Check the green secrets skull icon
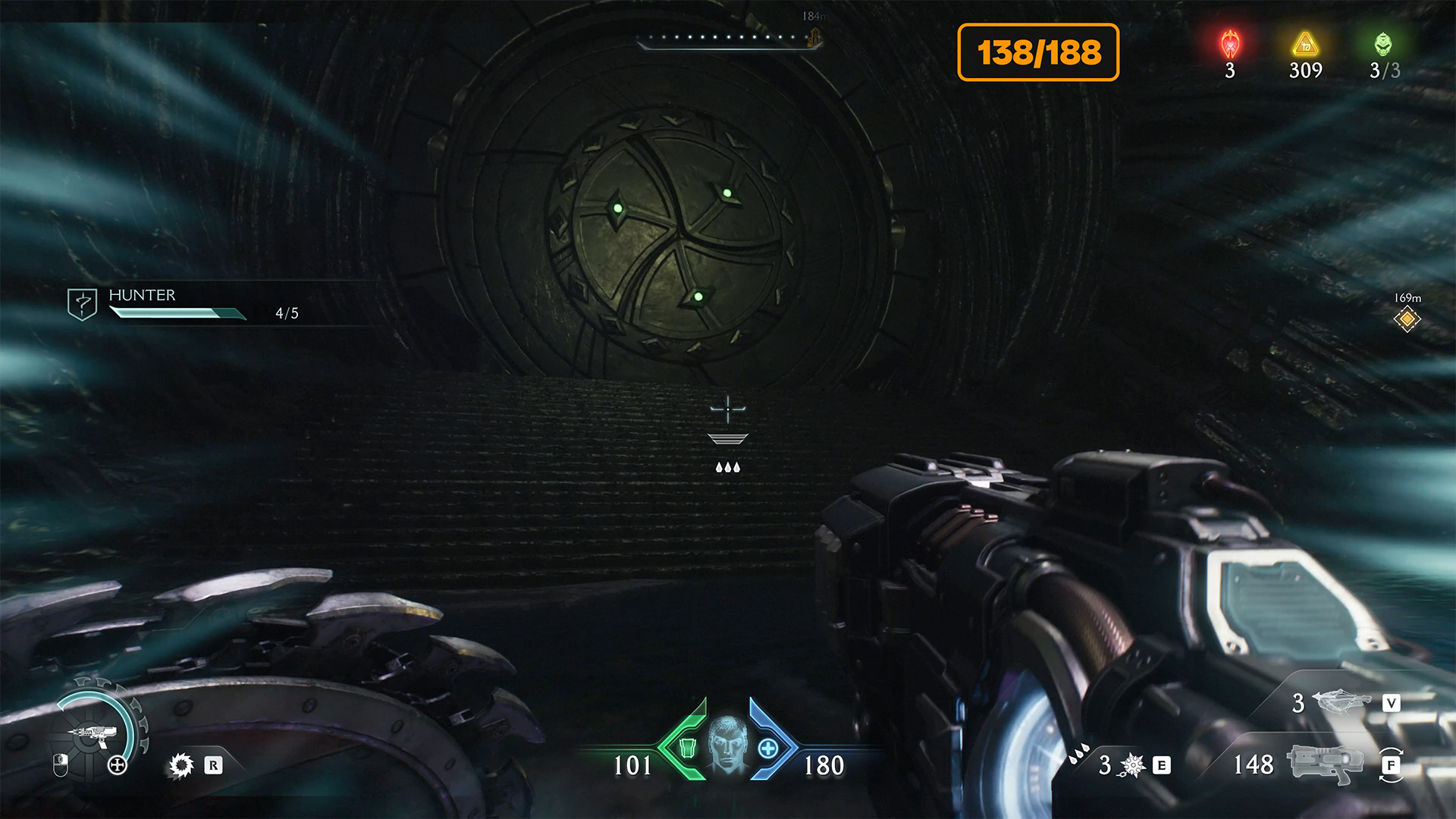1456x819 pixels. click(1383, 45)
